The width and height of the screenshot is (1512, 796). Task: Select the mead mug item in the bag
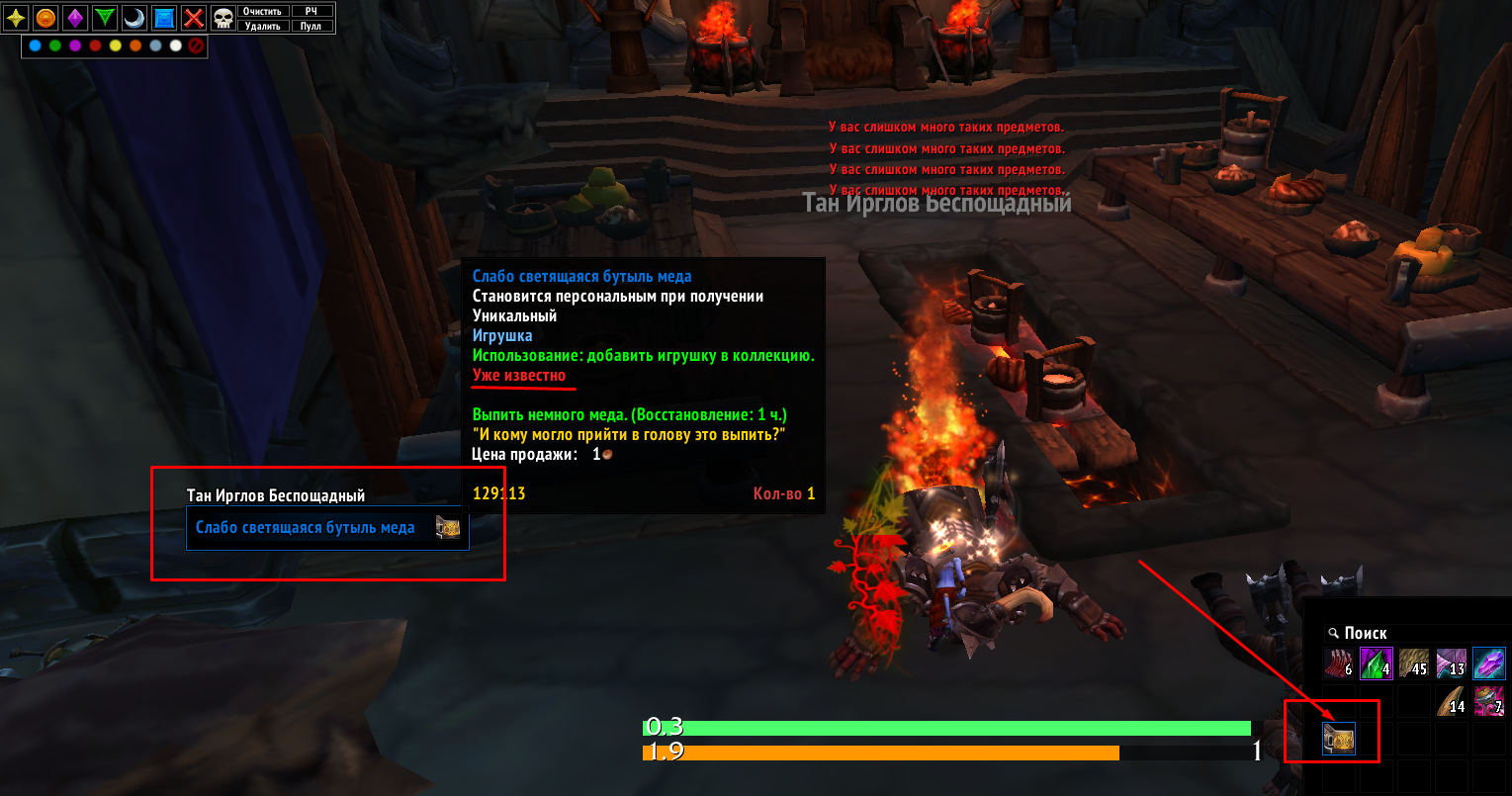(1339, 740)
